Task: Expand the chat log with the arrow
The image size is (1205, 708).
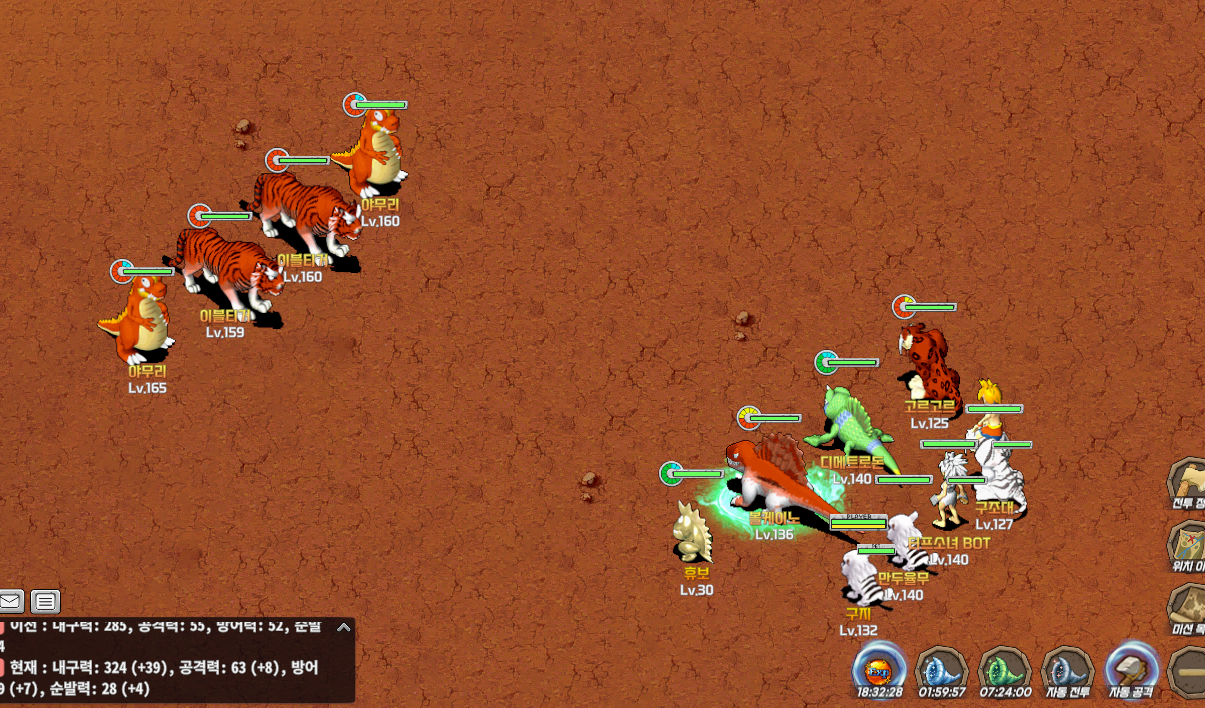Action: coord(343,628)
